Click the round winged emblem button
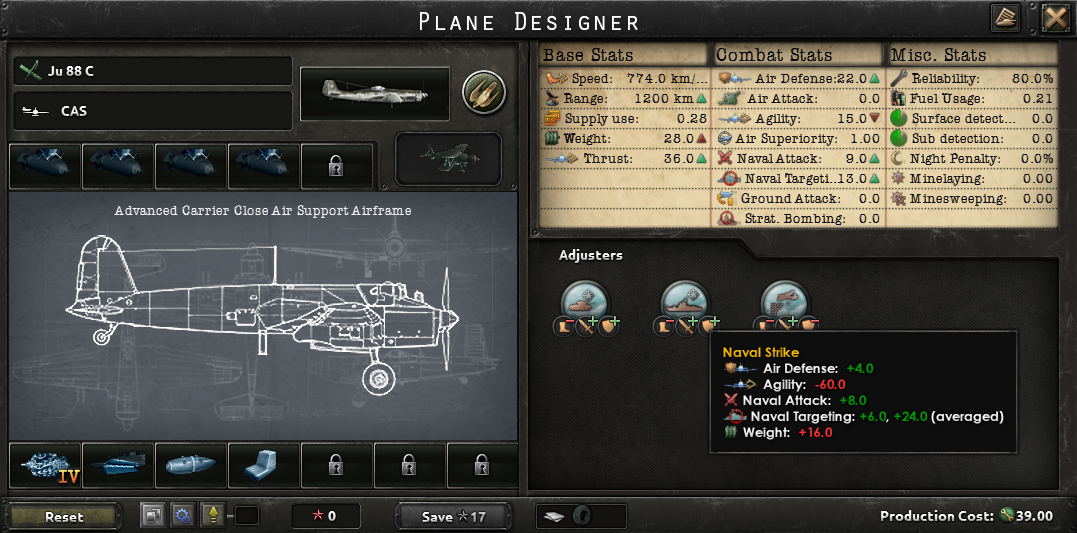The width and height of the screenshot is (1077, 533). point(483,92)
